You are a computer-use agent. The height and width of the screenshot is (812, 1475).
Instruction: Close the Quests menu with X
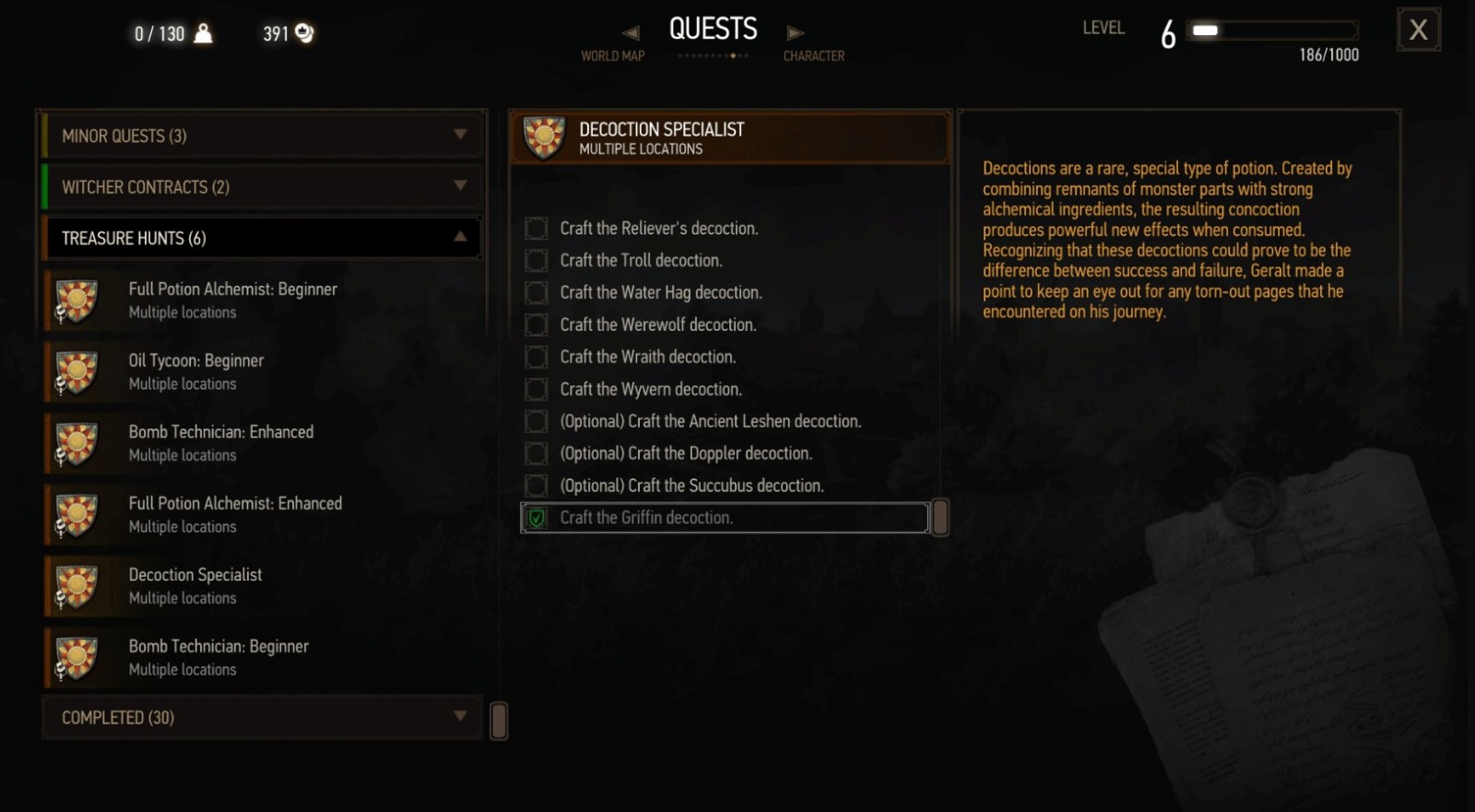coord(1418,30)
